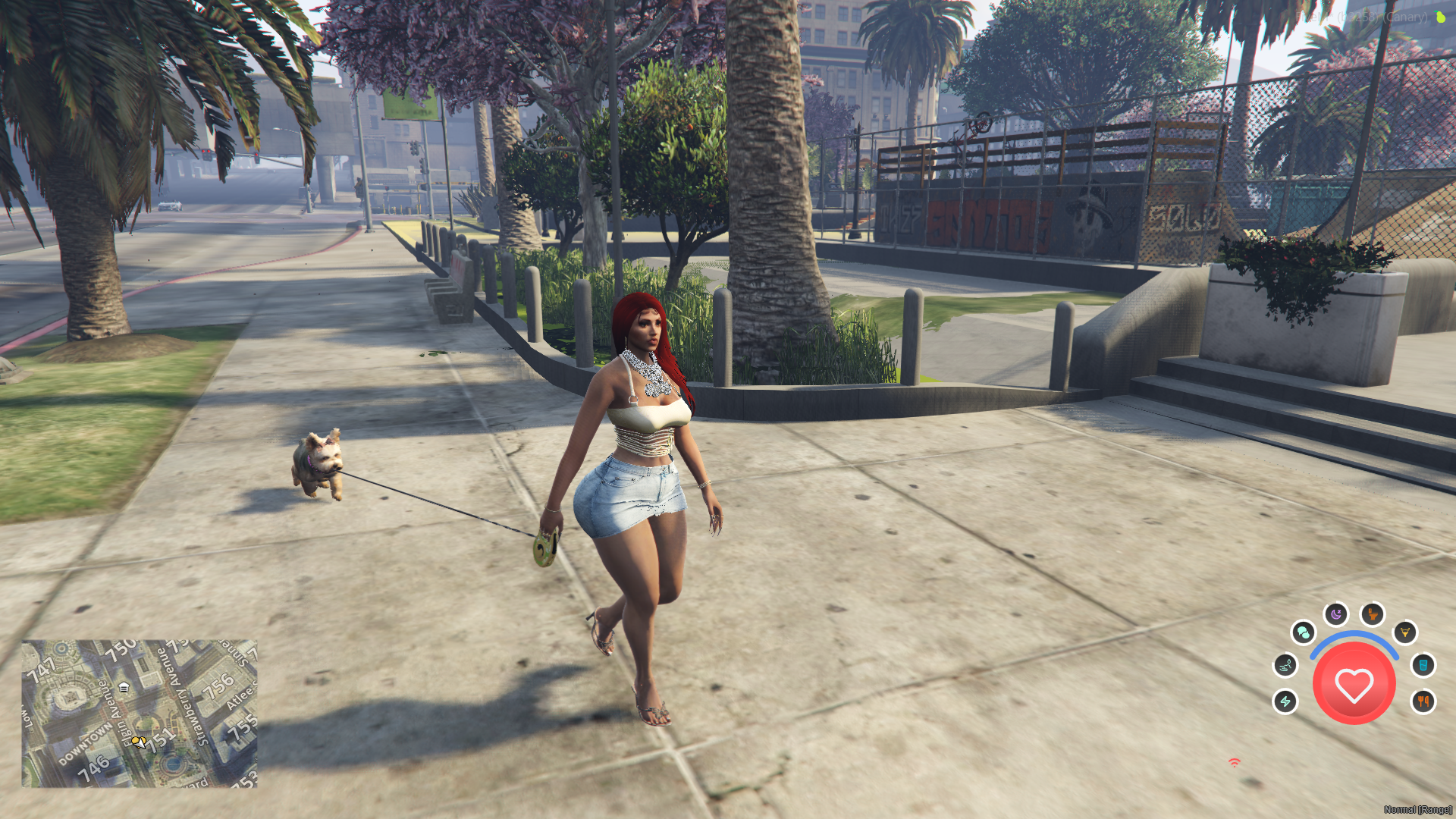Open the minimap of Downtown
Viewport: 1456px width, 819px height.
pyautogui.click(x=140, y=713)
